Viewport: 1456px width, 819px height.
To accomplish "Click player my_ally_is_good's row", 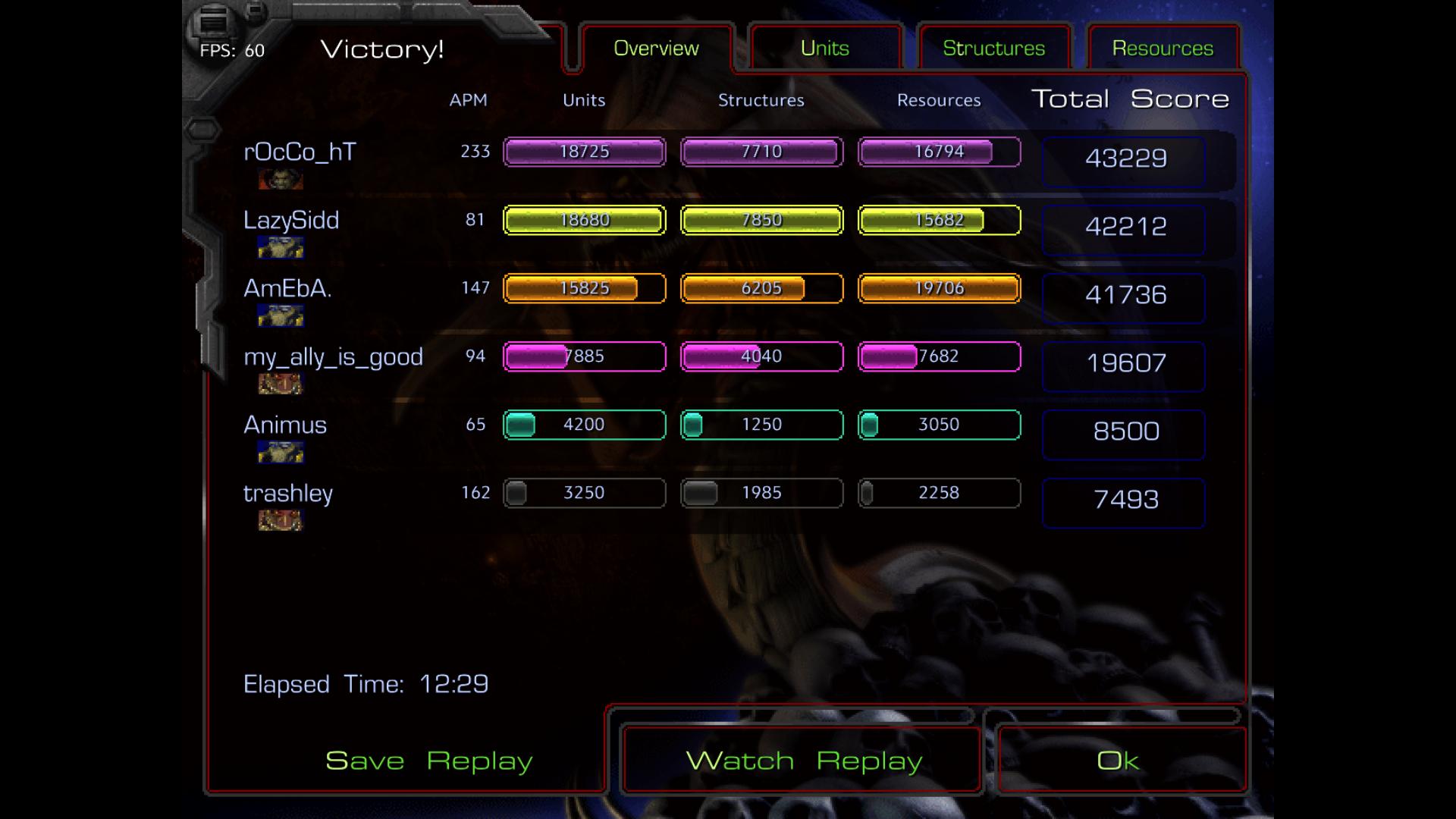I will click(x=333, y=357).
